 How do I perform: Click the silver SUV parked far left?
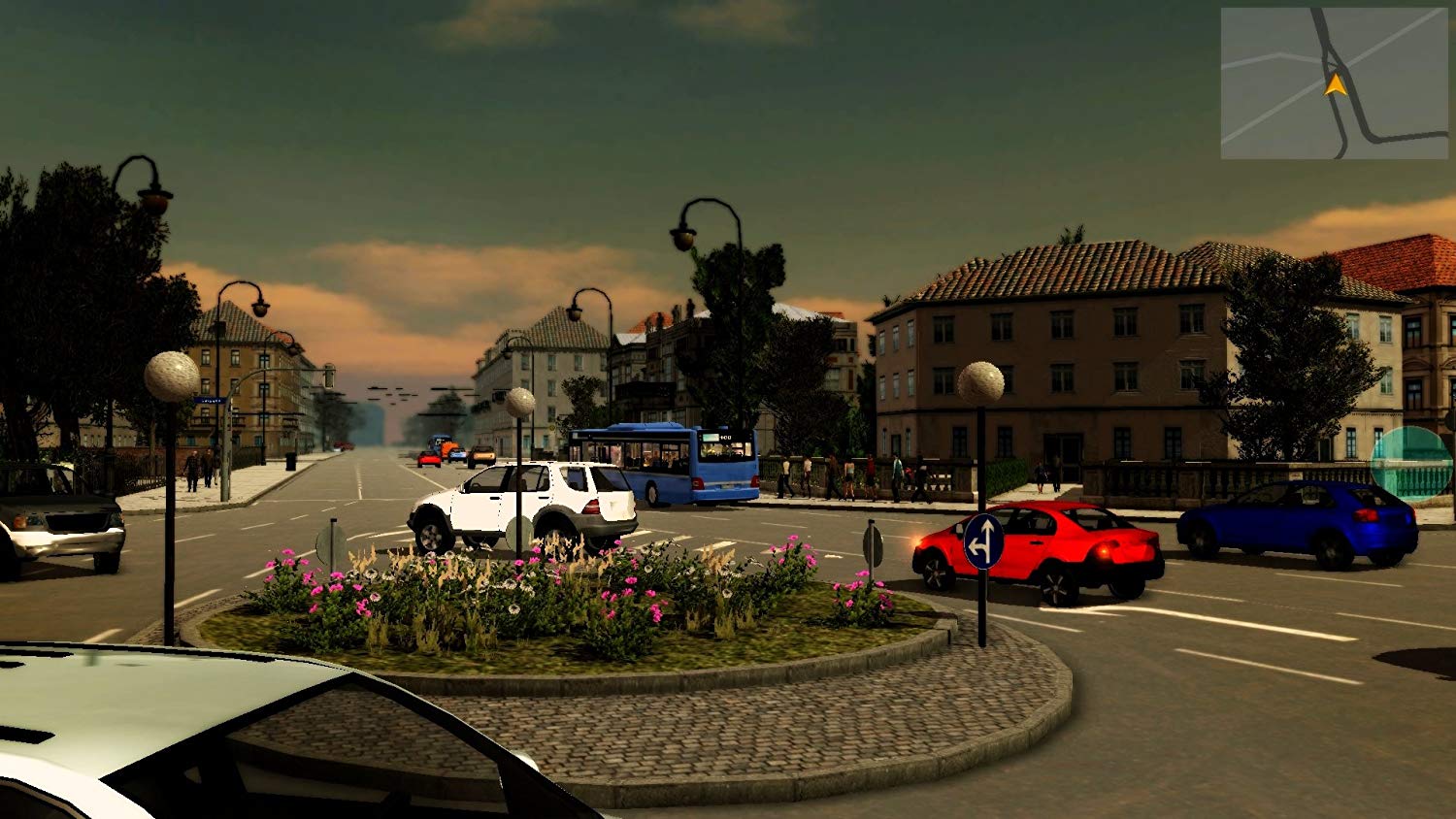coord(63,527)
